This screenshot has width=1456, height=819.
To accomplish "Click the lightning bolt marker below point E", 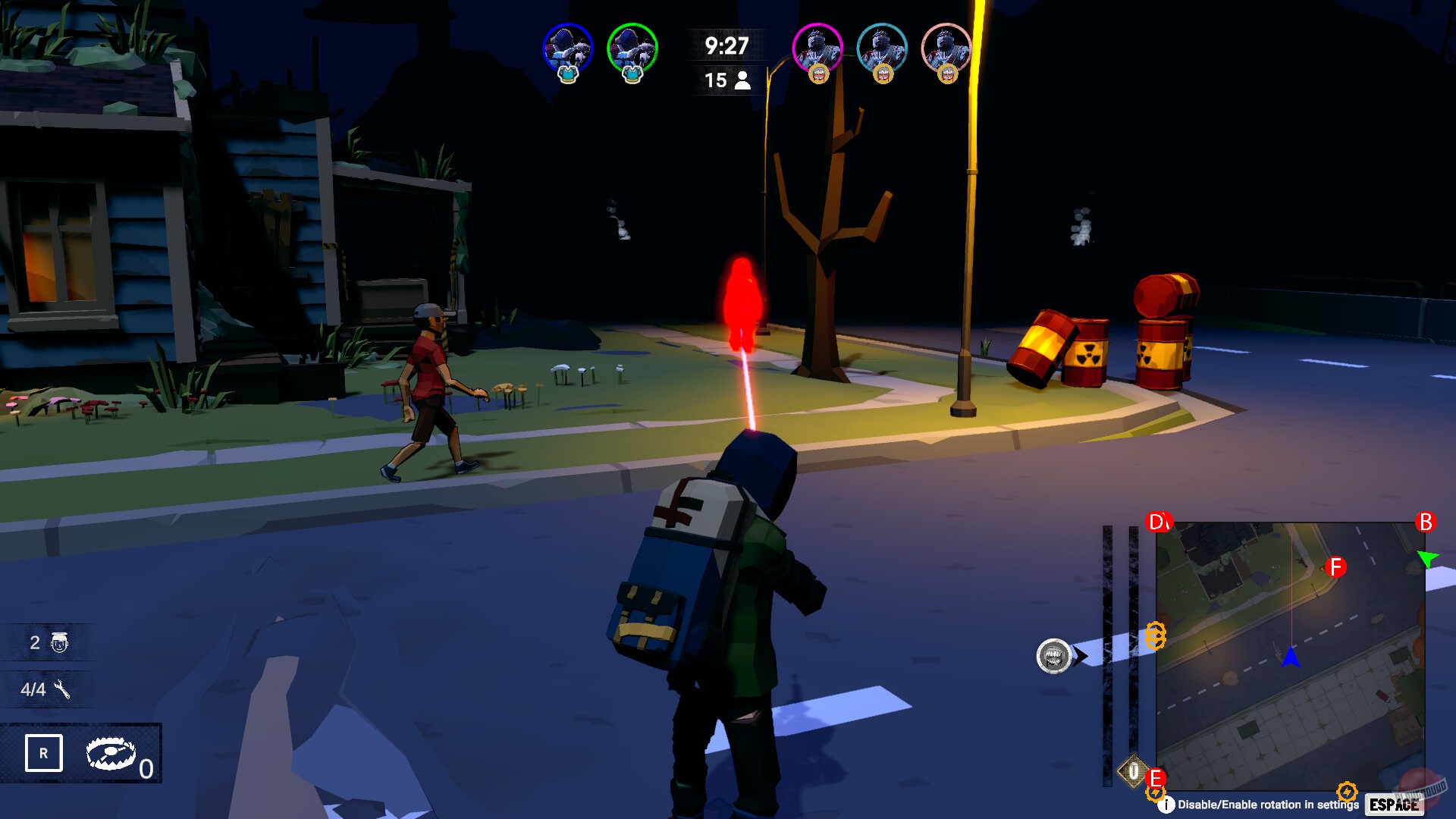I will point(1156,796).
